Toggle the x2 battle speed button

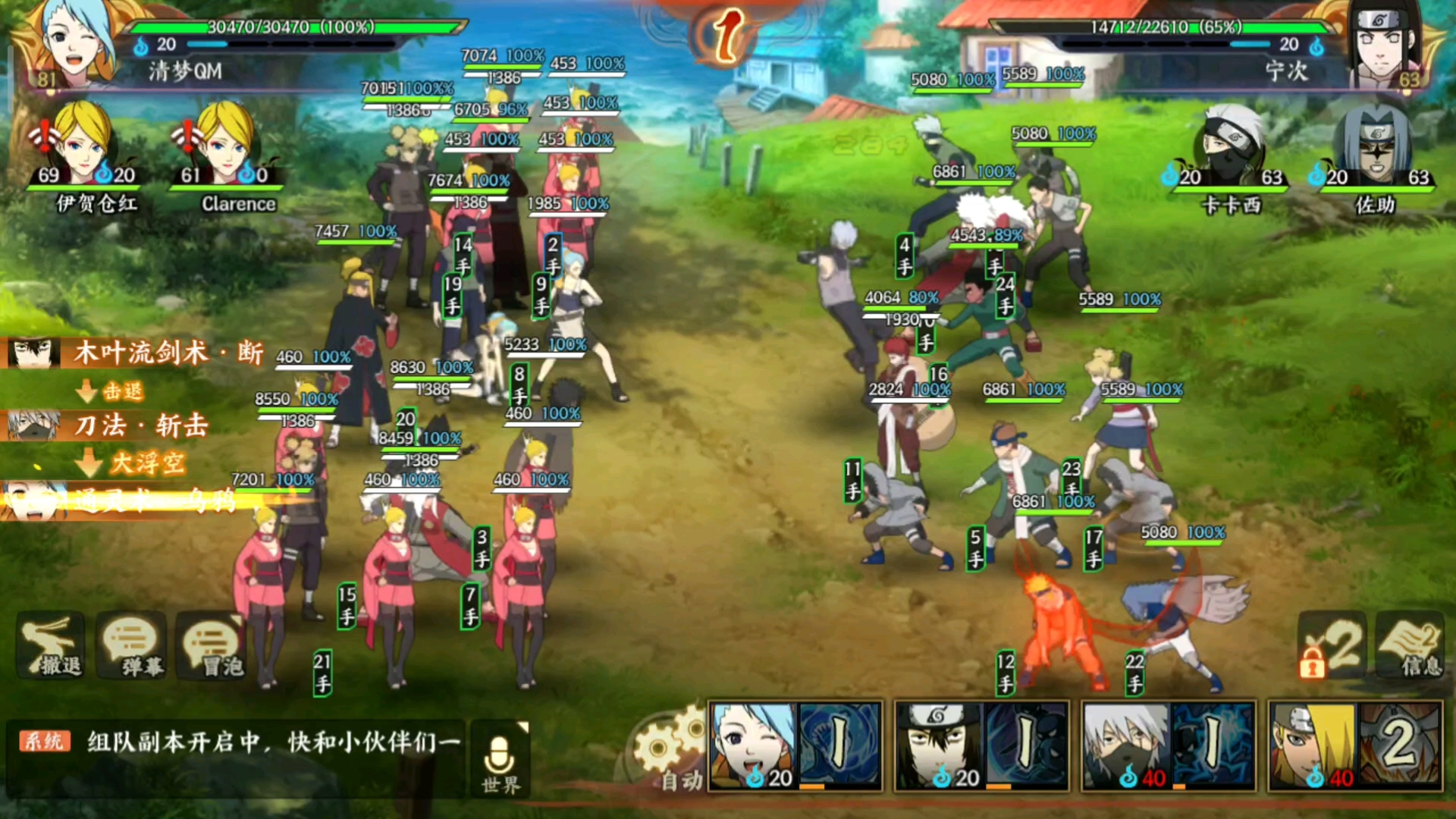(x=1334, y=646)
